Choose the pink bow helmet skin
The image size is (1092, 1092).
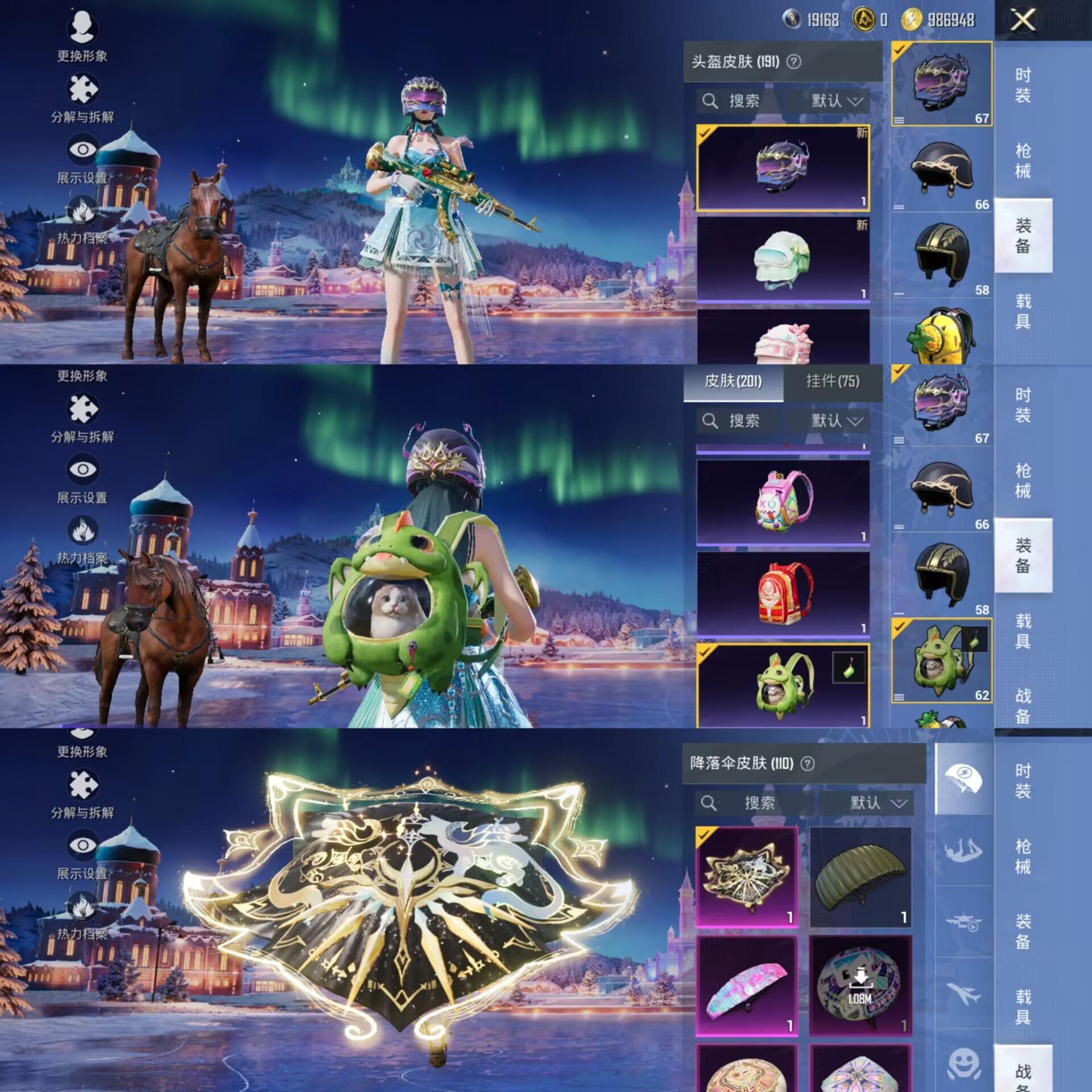click(783, 338)
